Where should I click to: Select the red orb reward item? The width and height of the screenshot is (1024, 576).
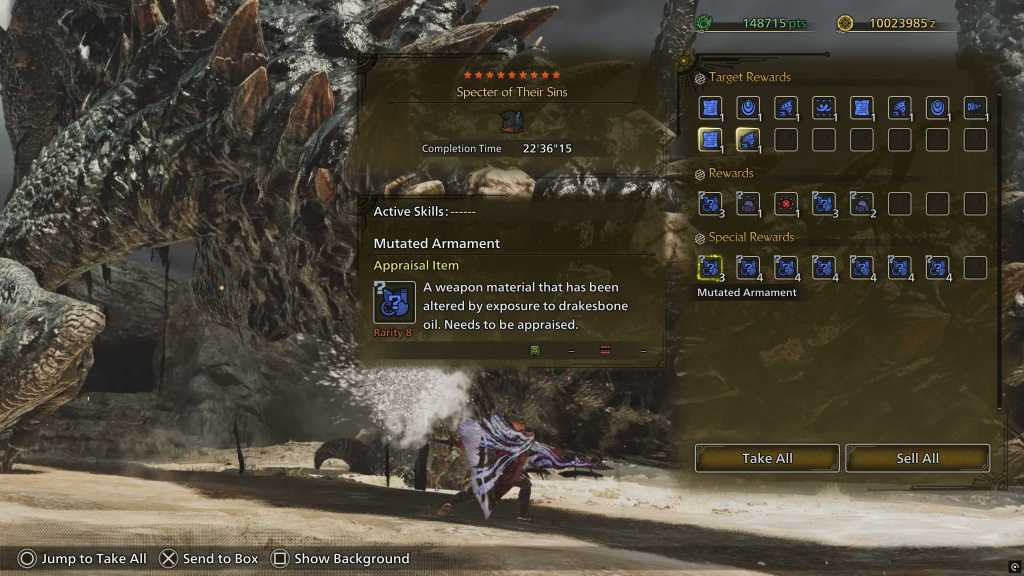(x=786, y=204)
